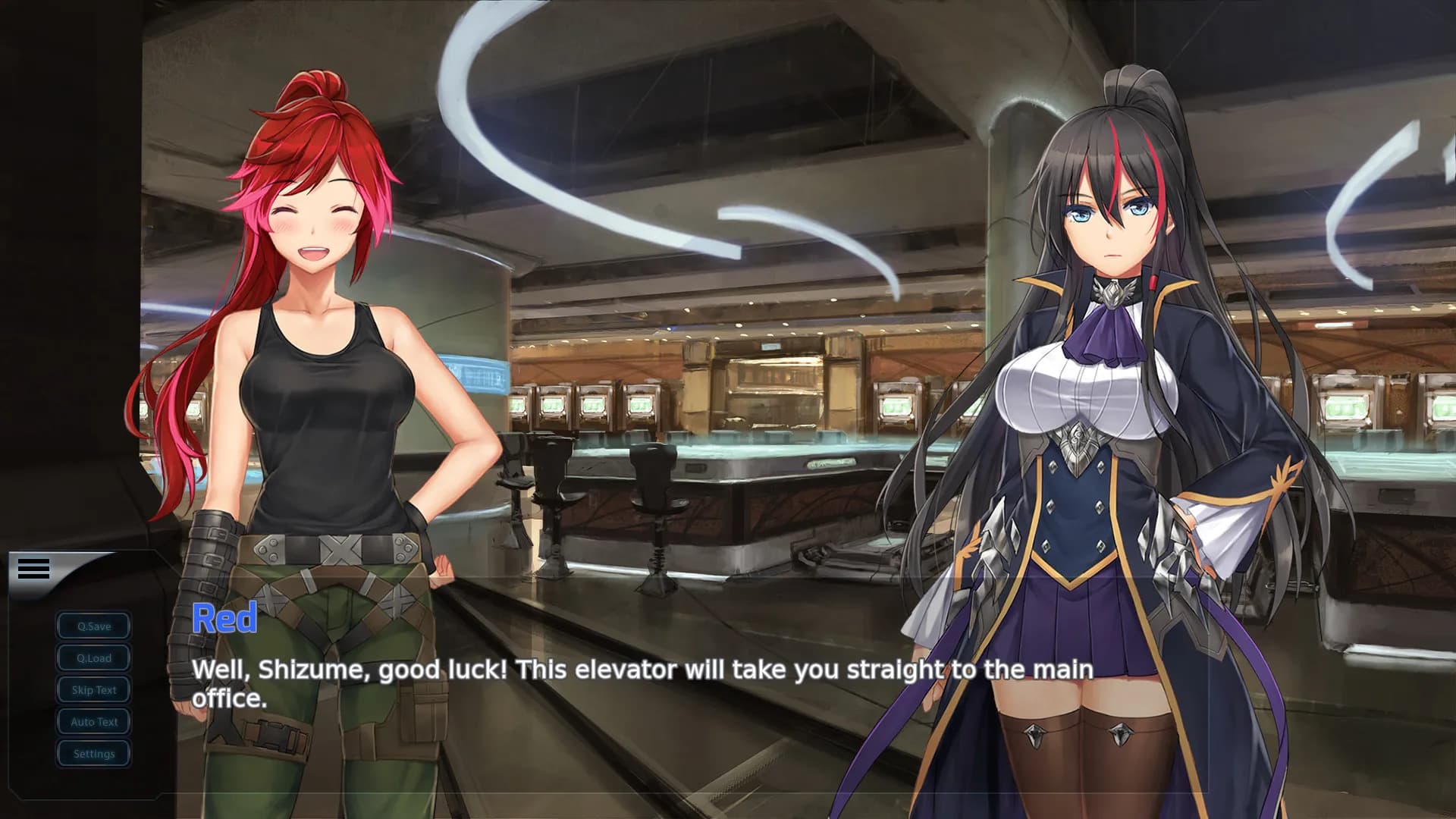This screenshot has width=1456, height=819.
Task: Click Red's name label in the dialogue box
Action: point(225,617)
